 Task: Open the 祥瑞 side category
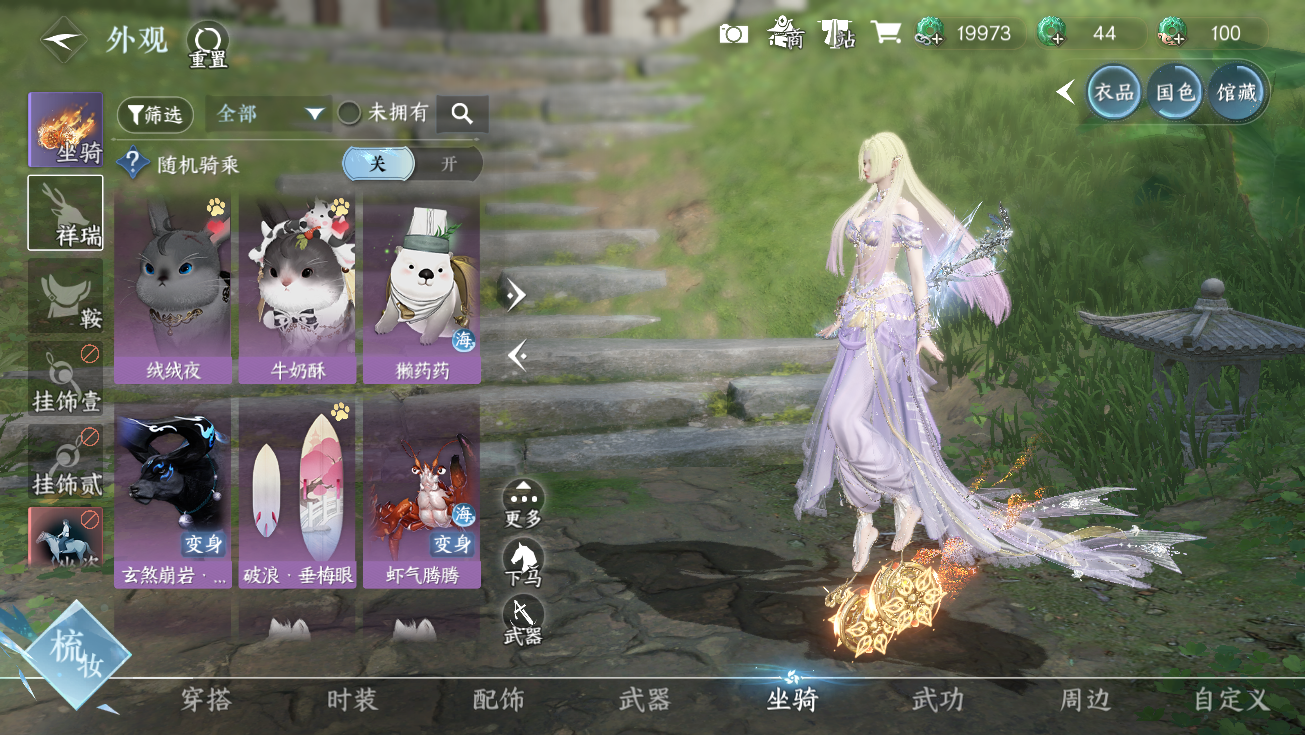(x=65, y=213)
